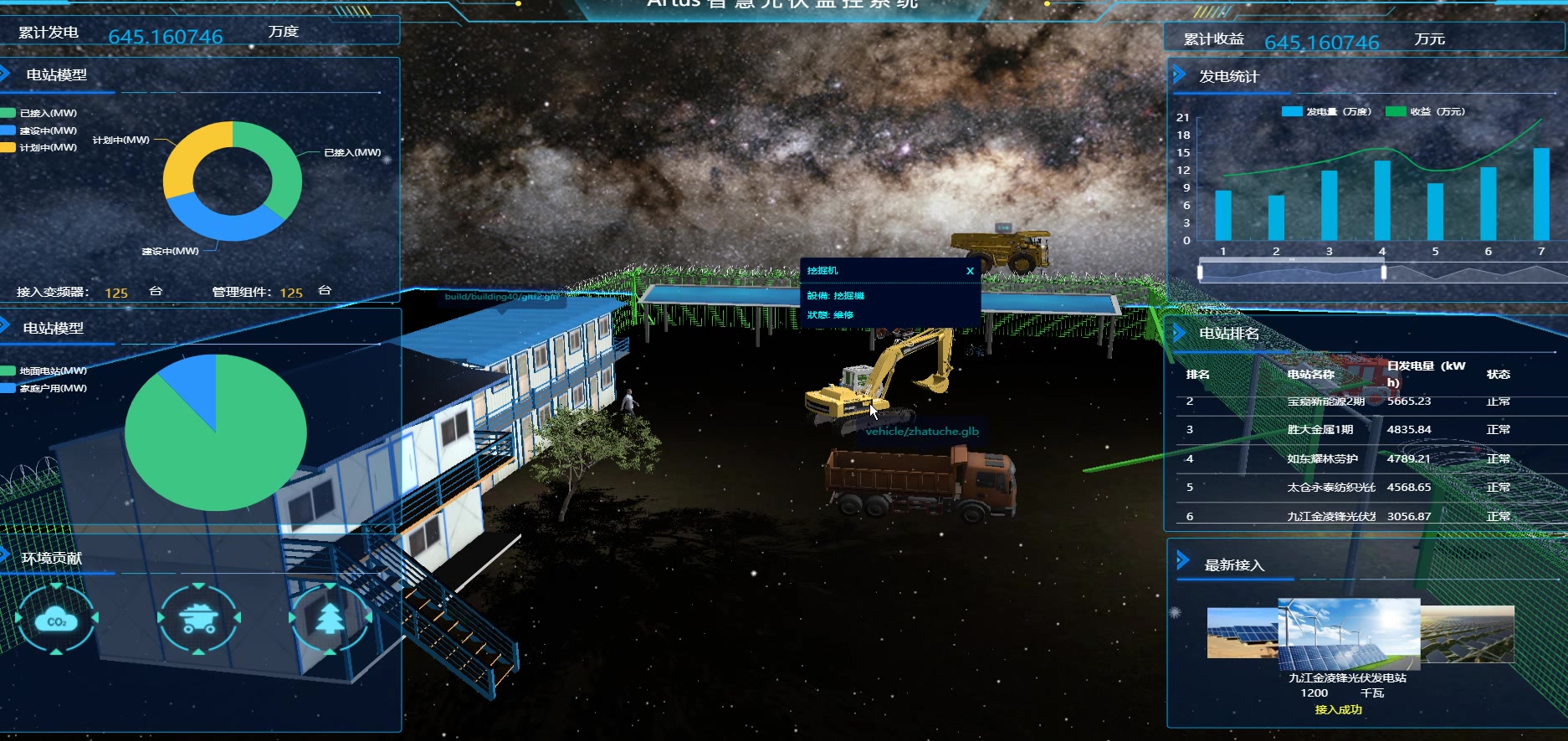The height and width of the screenshot is (741, 1568).
Task: Click the coal mine cart icon
Action: [x=199, y=620]
